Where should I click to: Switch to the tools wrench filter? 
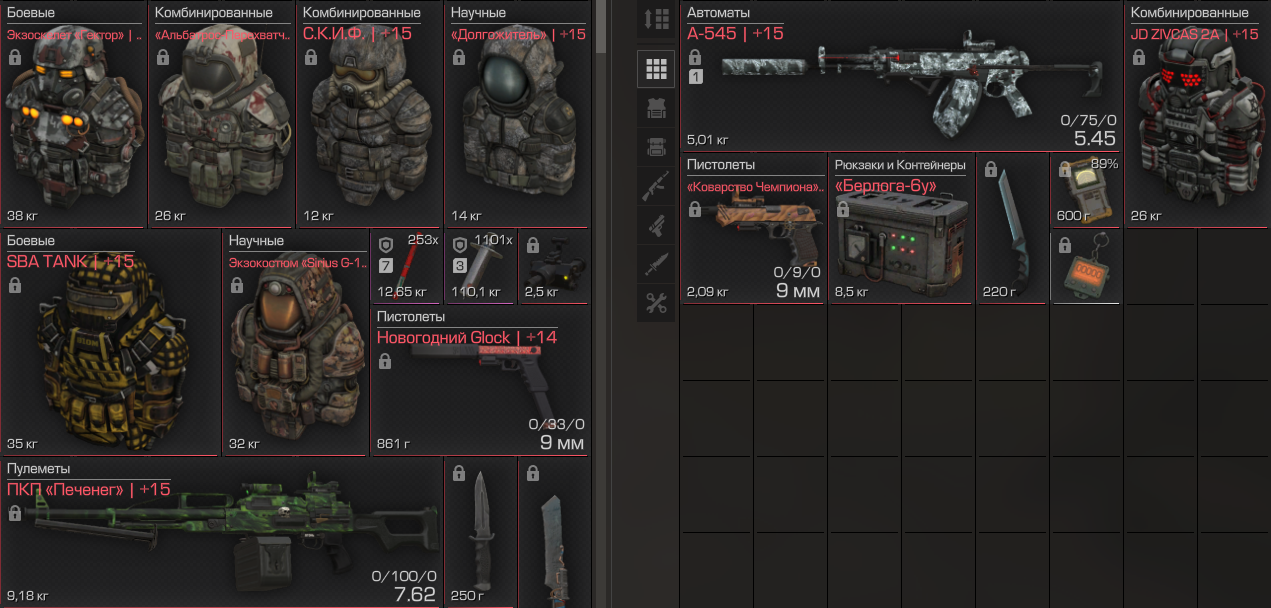pos(656,303)
